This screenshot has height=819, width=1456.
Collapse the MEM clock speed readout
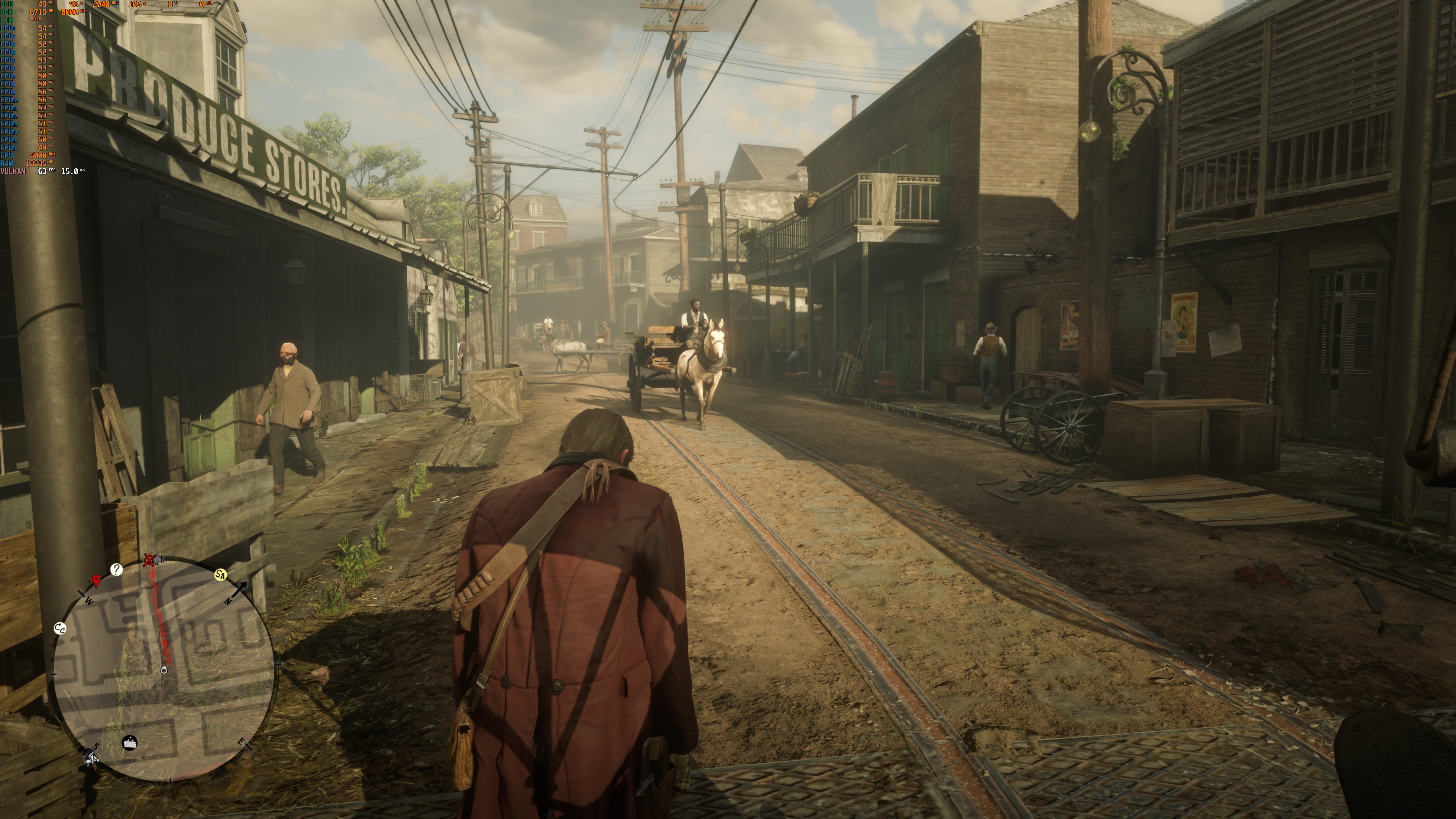(x=69, y=12)
